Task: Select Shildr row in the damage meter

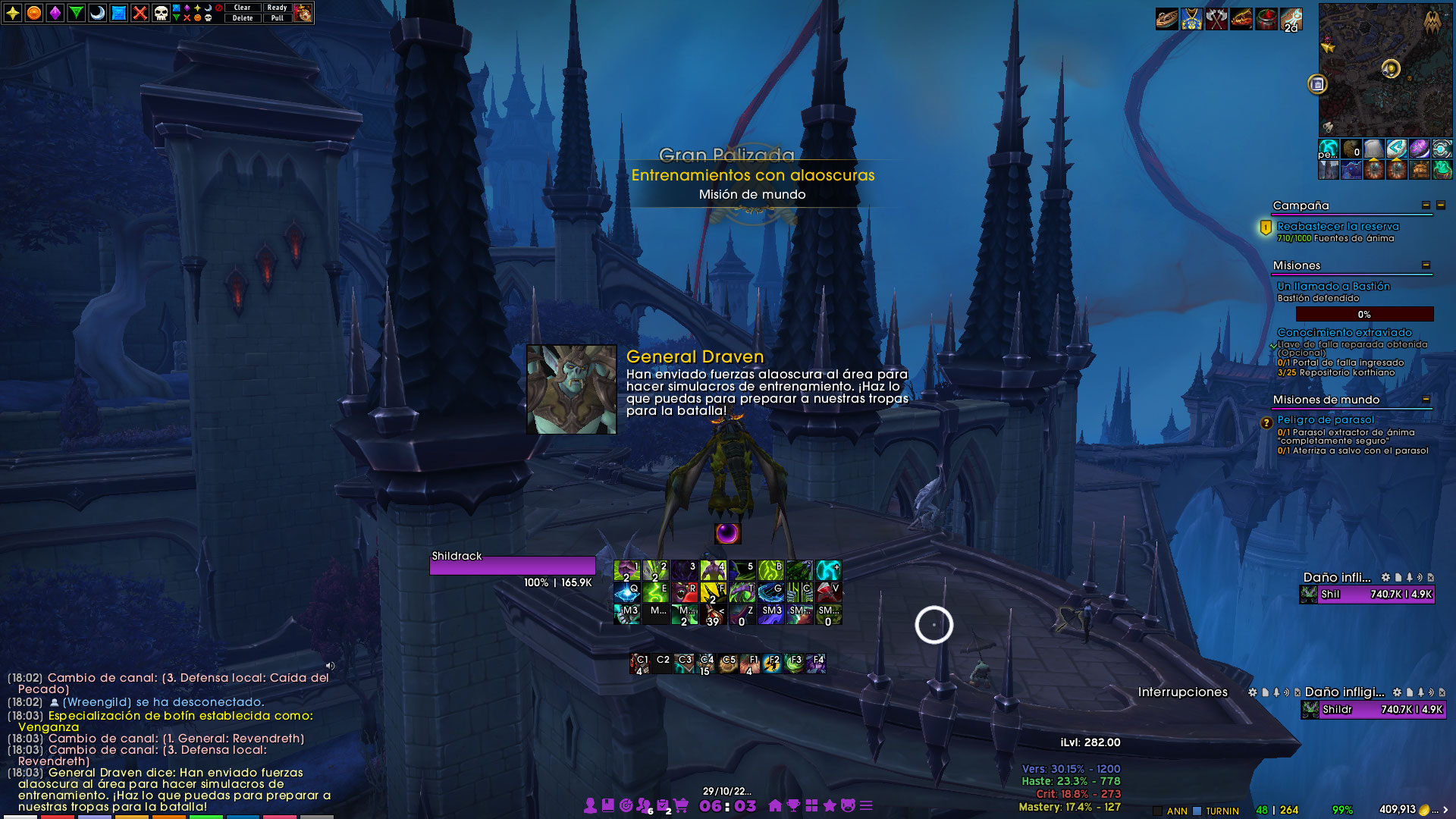Action: [x=1373, y=710]
